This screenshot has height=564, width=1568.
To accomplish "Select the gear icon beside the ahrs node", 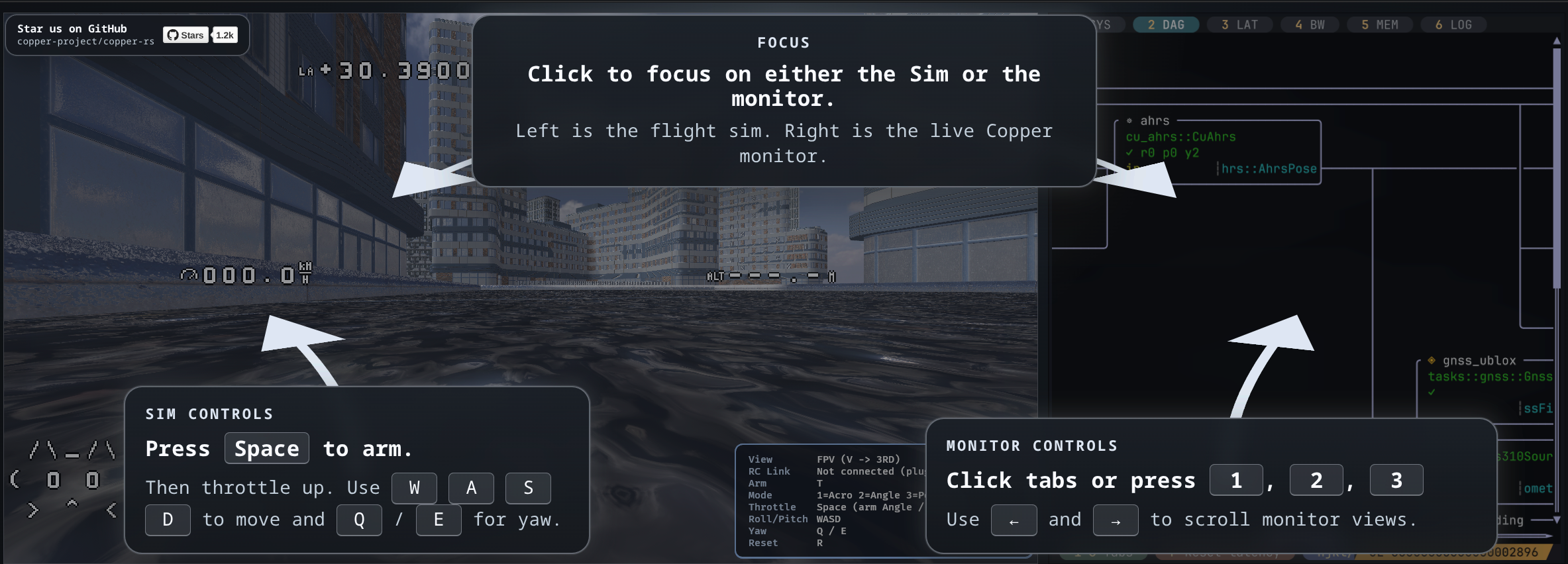I will (1129, 121).
